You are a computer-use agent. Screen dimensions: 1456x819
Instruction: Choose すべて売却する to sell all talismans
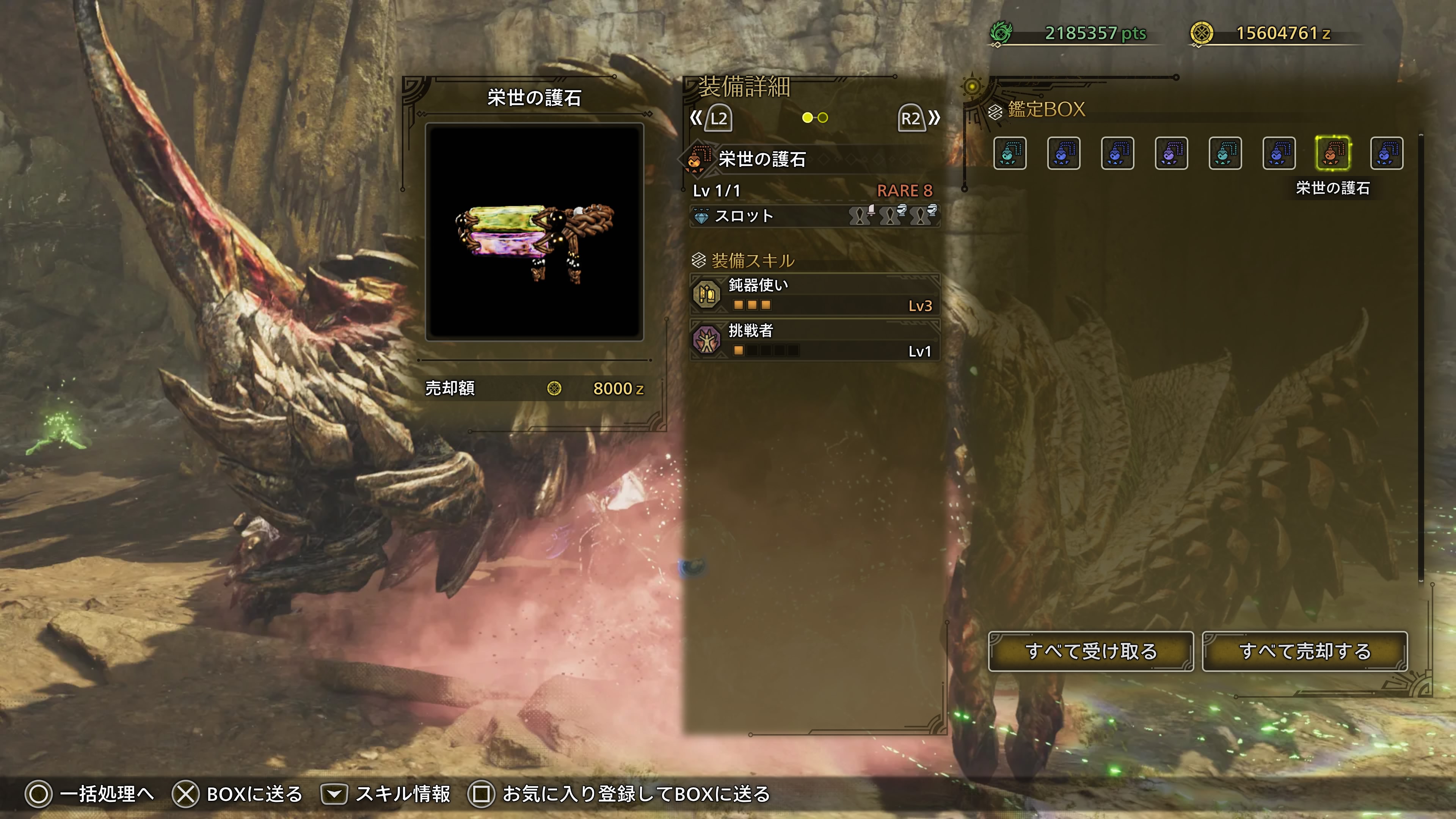1304,651
